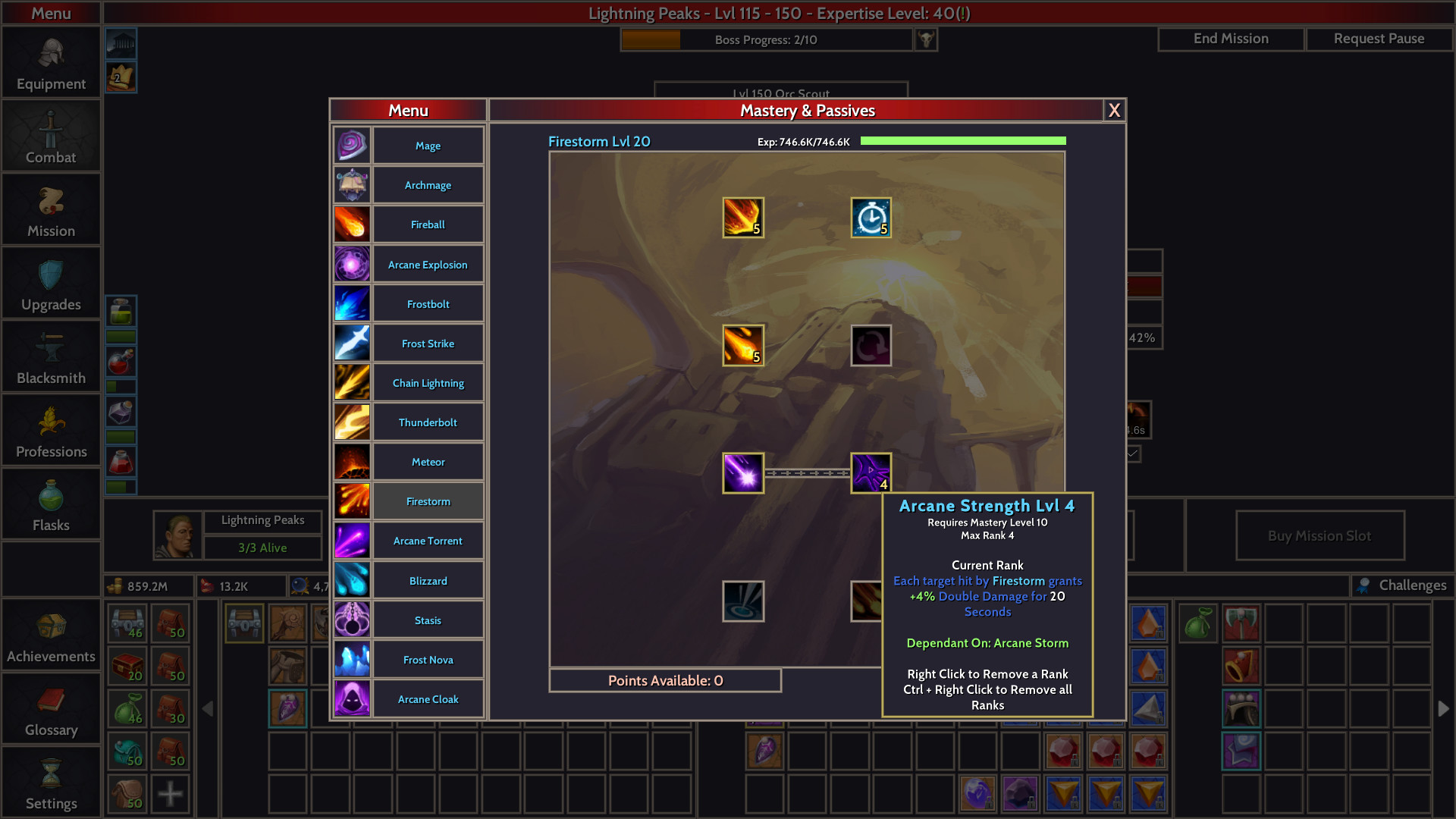1456x819 pixels.
Task: Click the clock-shaped mastery node
Action: click(x=871, y=218)
